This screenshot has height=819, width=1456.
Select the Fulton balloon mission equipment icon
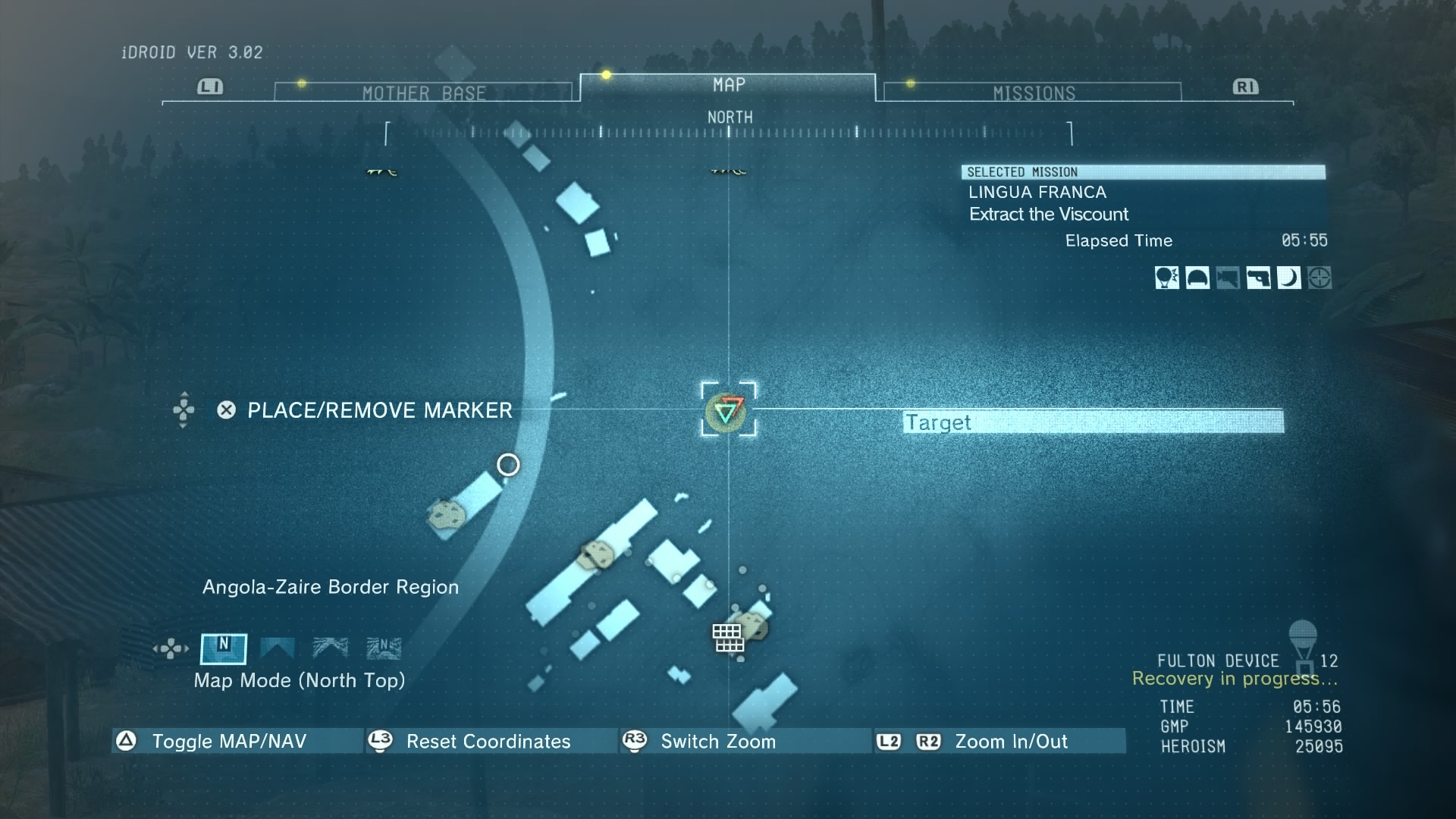(x=1167, y=278)
